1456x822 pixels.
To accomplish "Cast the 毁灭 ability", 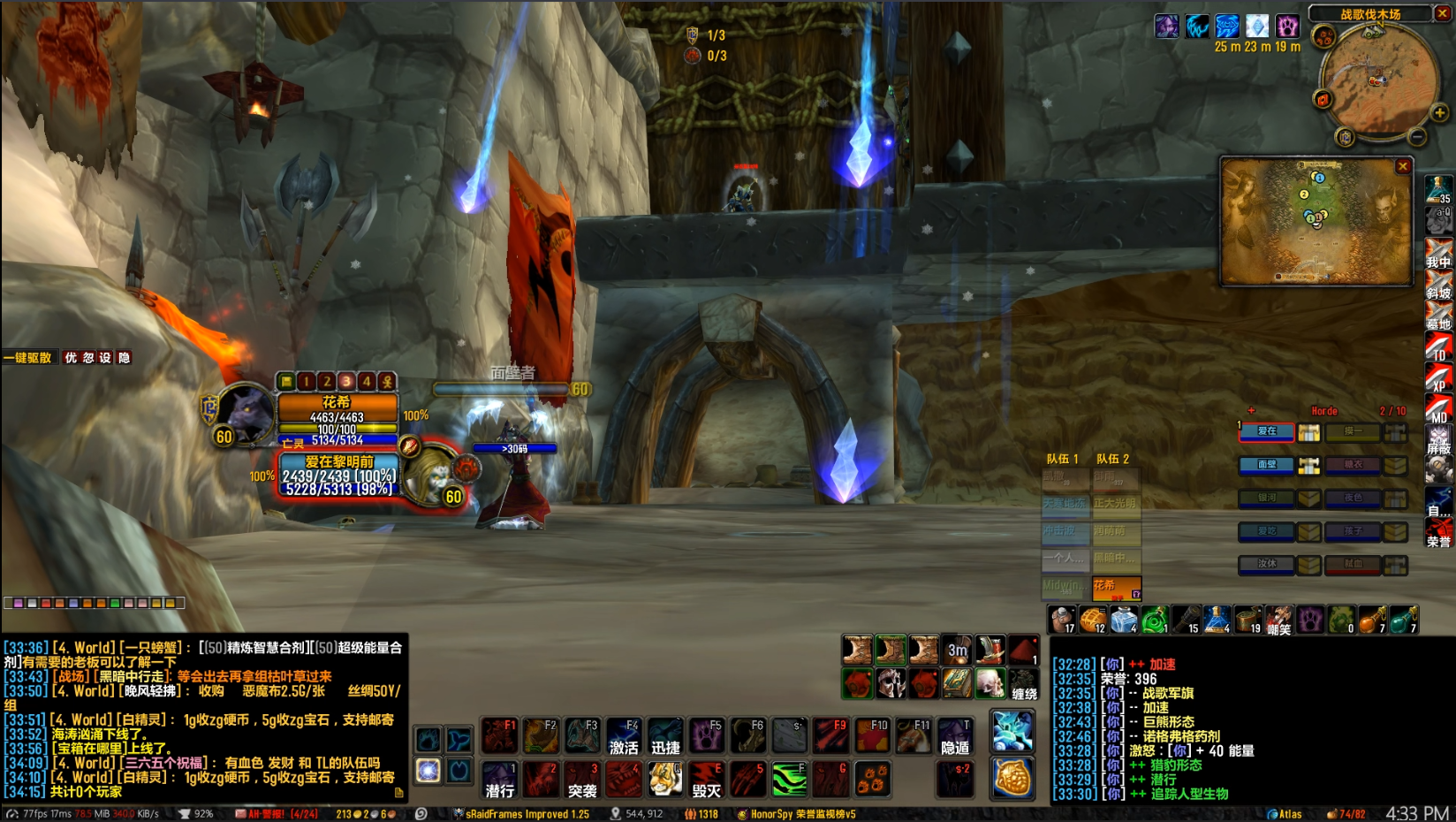I will click(706, 780).
